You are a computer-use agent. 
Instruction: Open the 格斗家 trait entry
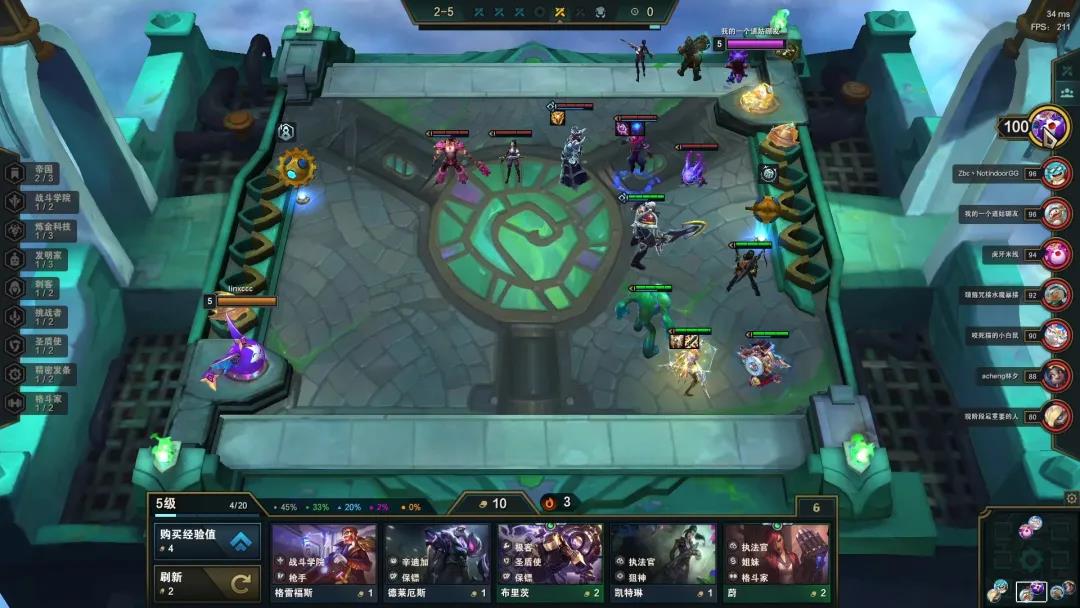(42, 402)
